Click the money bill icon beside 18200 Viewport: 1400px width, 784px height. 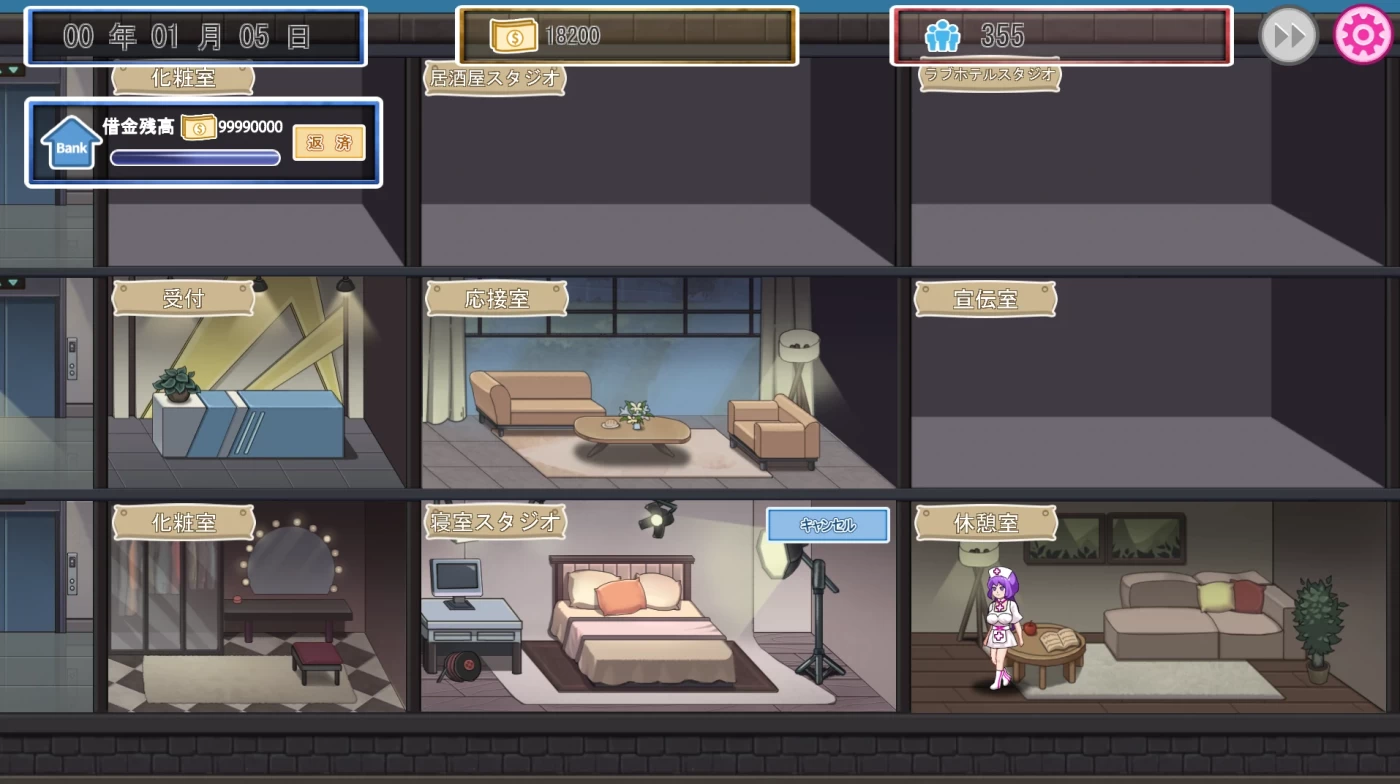[516, 34]
